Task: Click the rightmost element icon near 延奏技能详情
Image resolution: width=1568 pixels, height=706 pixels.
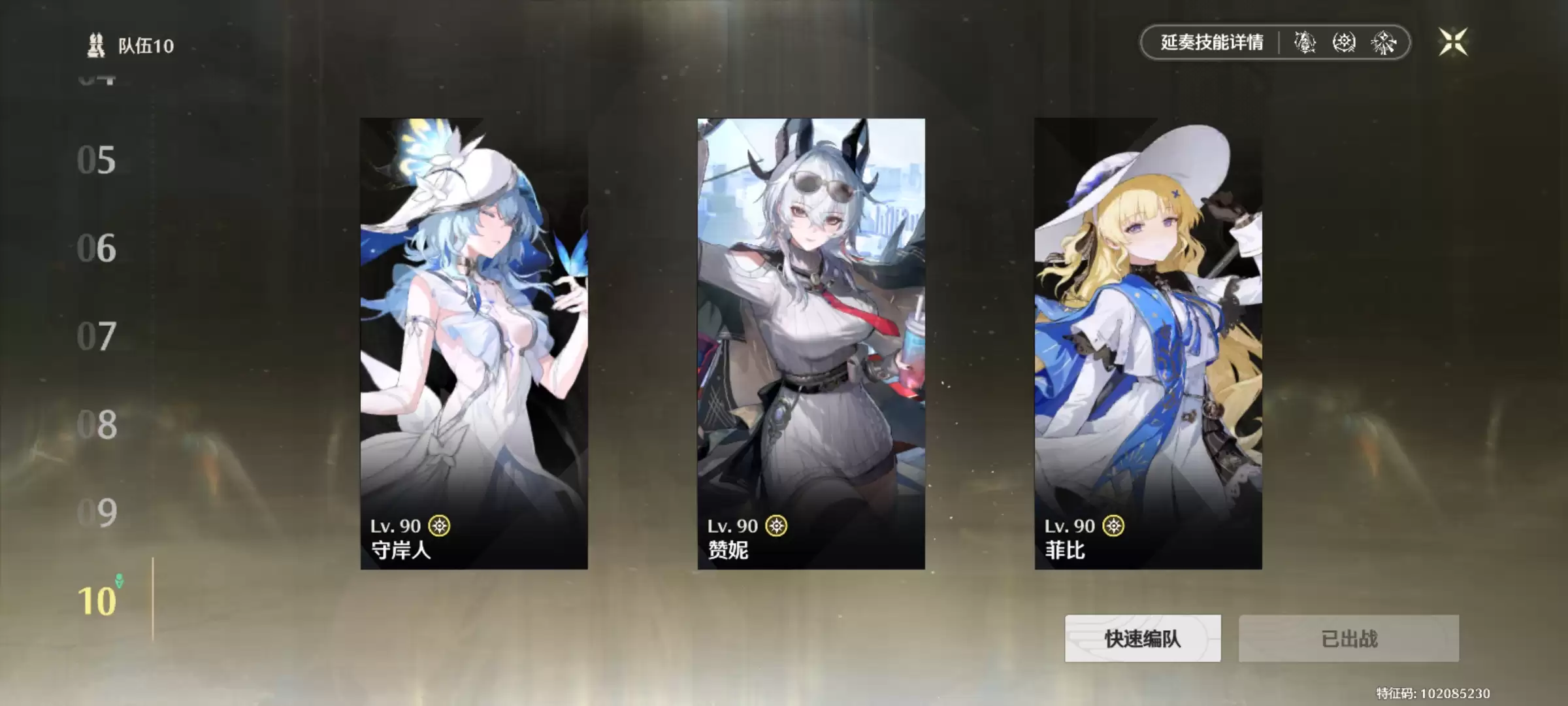Action: (x=1382, y=43)
